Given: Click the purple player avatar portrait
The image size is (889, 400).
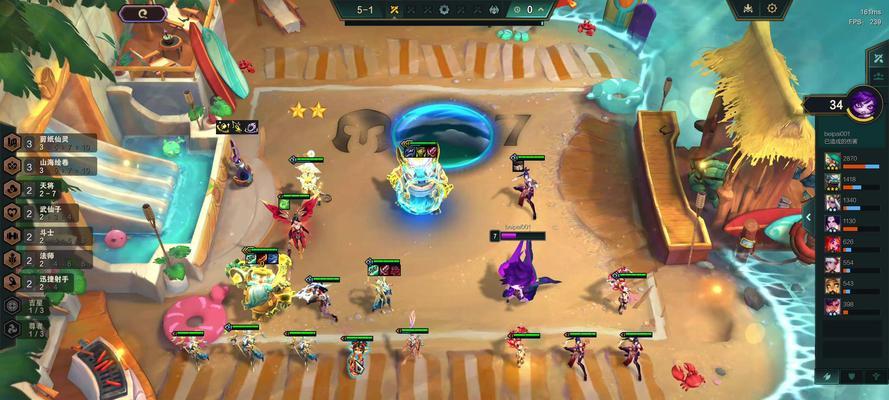Looking at the screenshot, I should click(864, 102).
